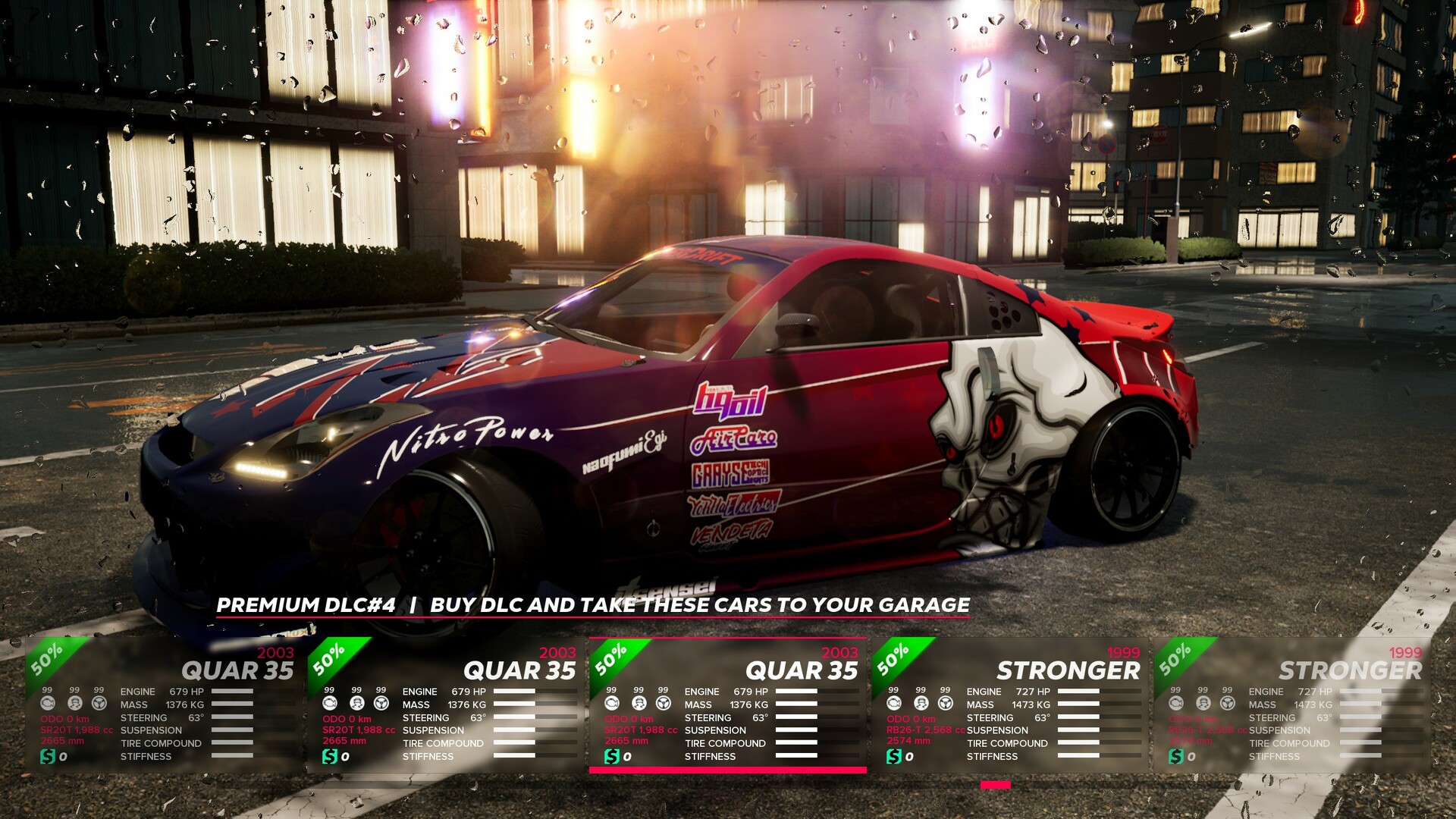Viewport: 1456px width, 819px height.
Task: Click the green price icon on the center QUAR 35 card
Action: [612, 755]
